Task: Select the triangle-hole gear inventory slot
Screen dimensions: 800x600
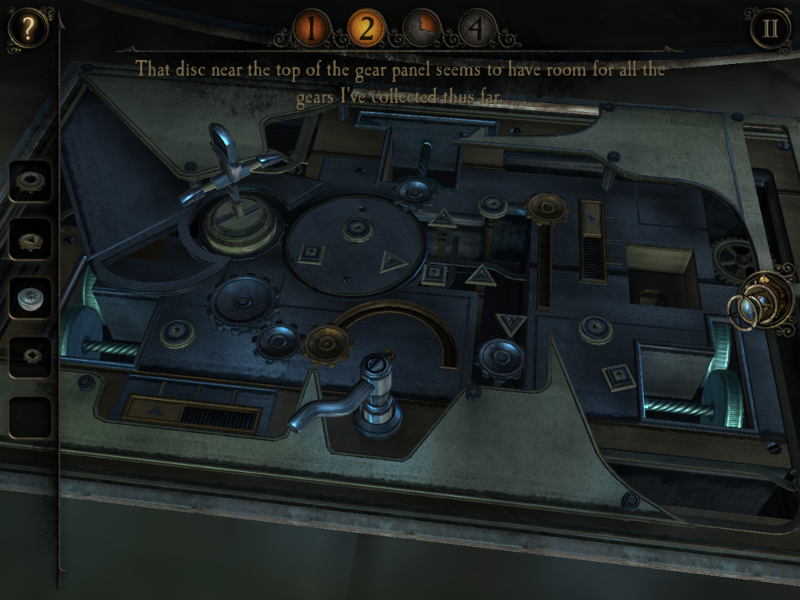Action: click(x=30, y=239)
